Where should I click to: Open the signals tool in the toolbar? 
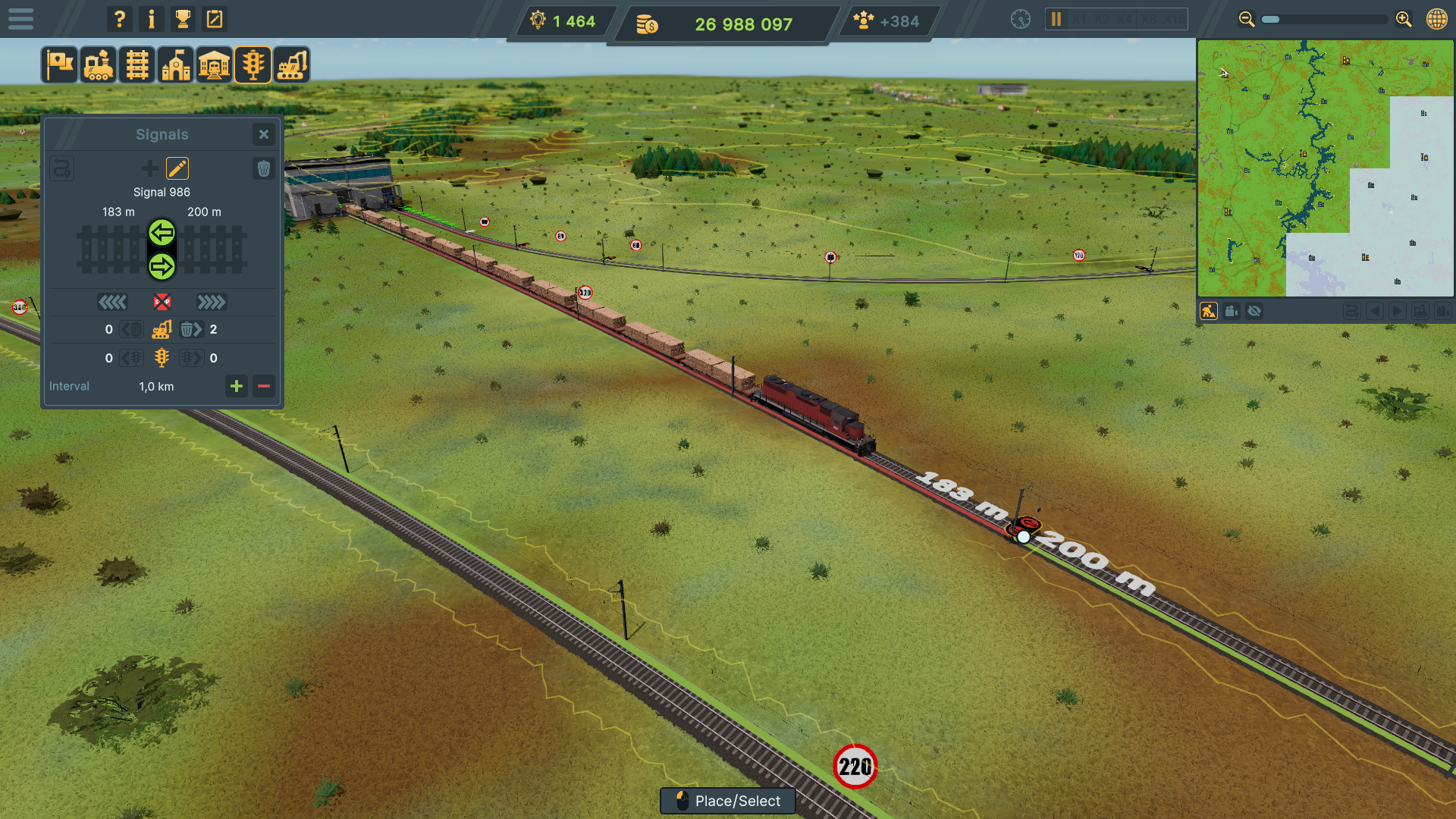(253, 64)
